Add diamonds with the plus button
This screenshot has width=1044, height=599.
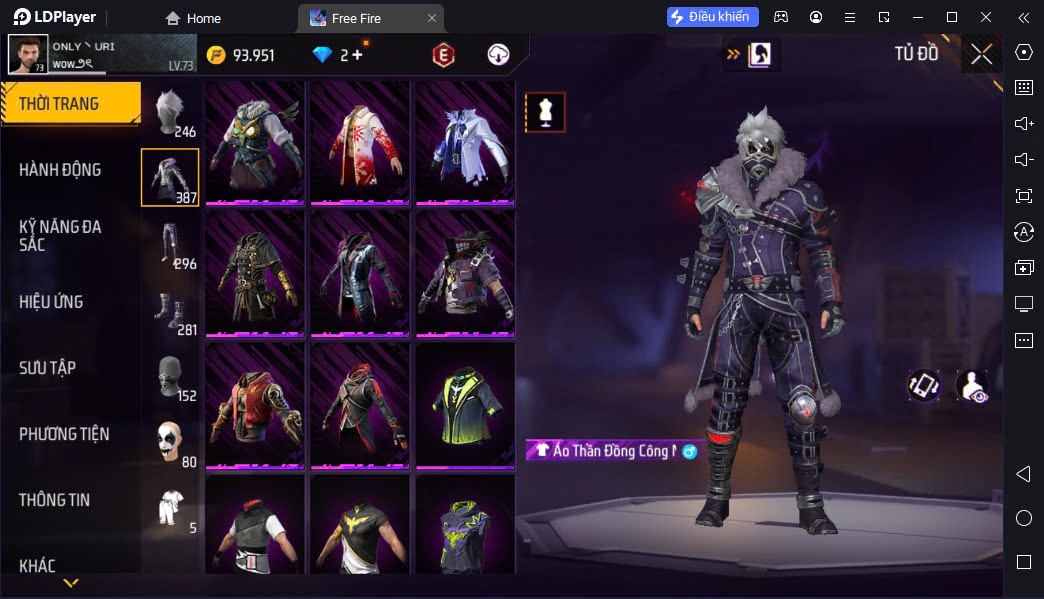click(x=357, y=55)
